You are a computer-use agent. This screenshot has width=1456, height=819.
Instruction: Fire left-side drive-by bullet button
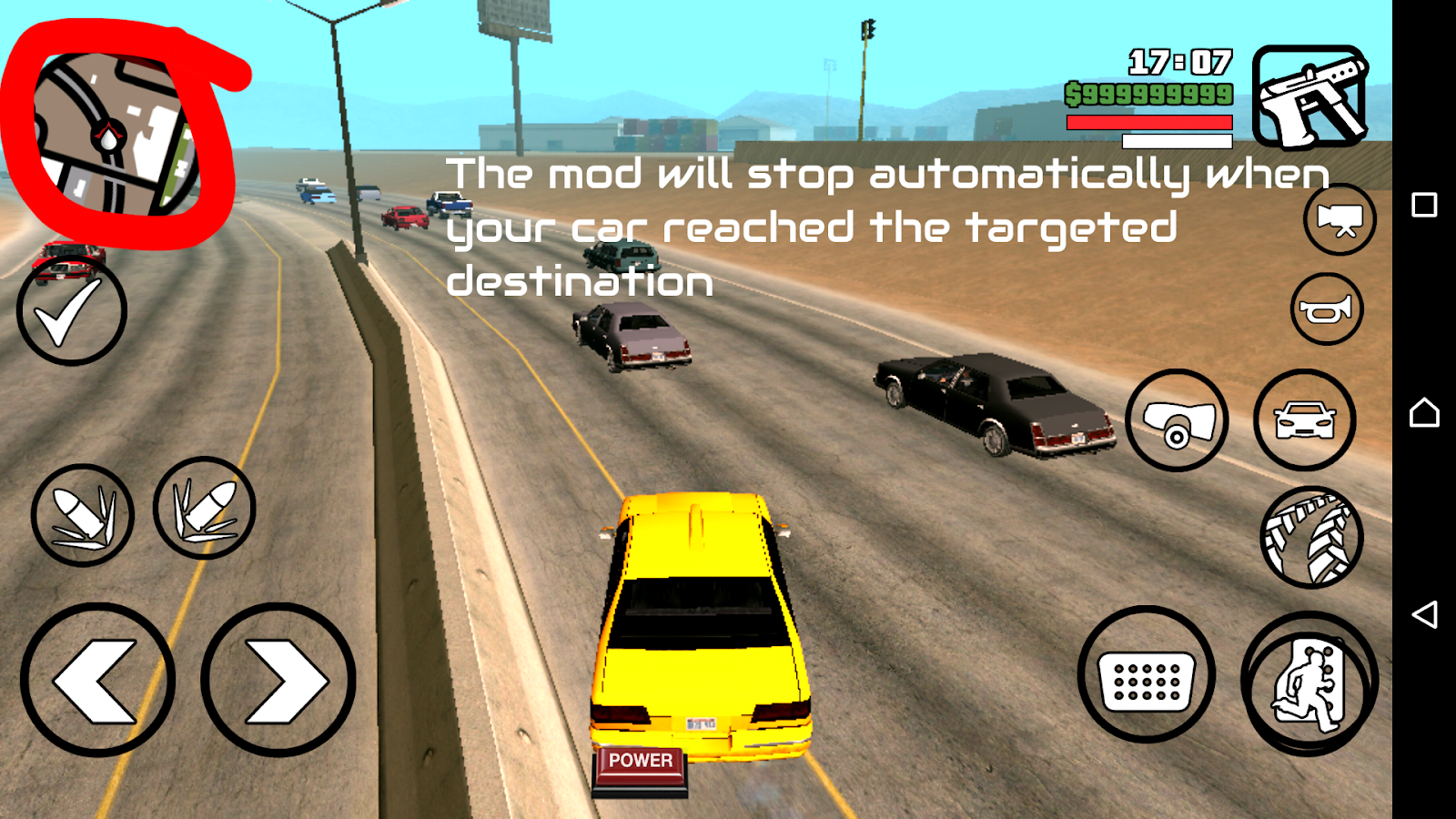[x=82, y=515]
